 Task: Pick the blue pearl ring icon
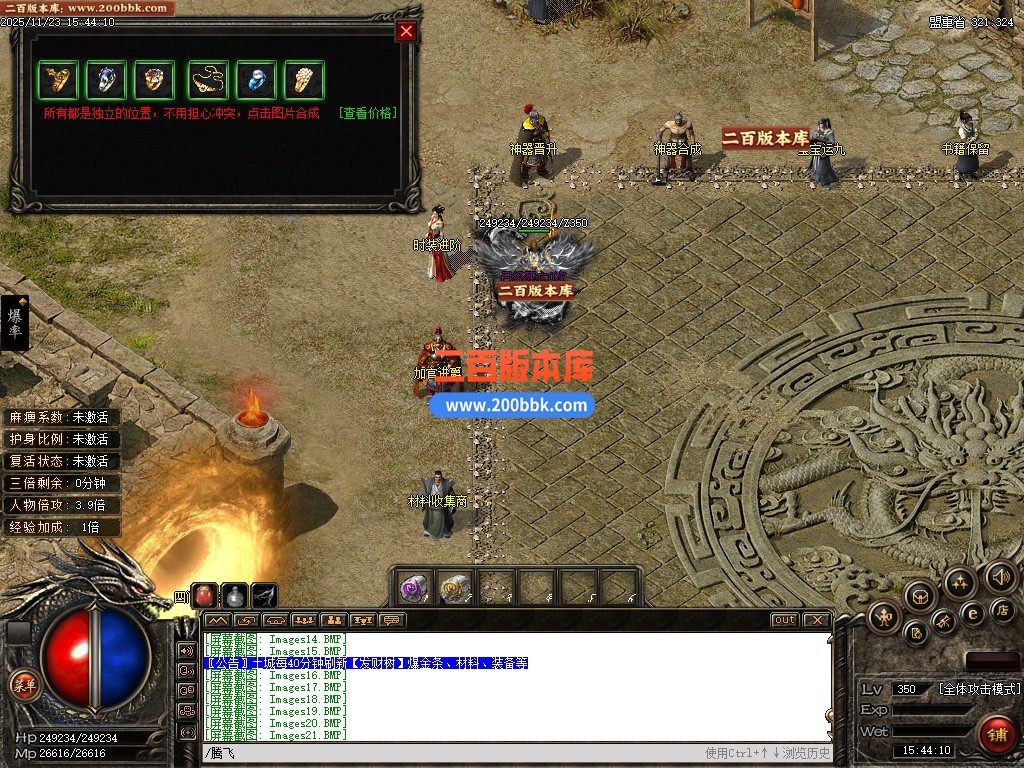click(x=257, y=79)
